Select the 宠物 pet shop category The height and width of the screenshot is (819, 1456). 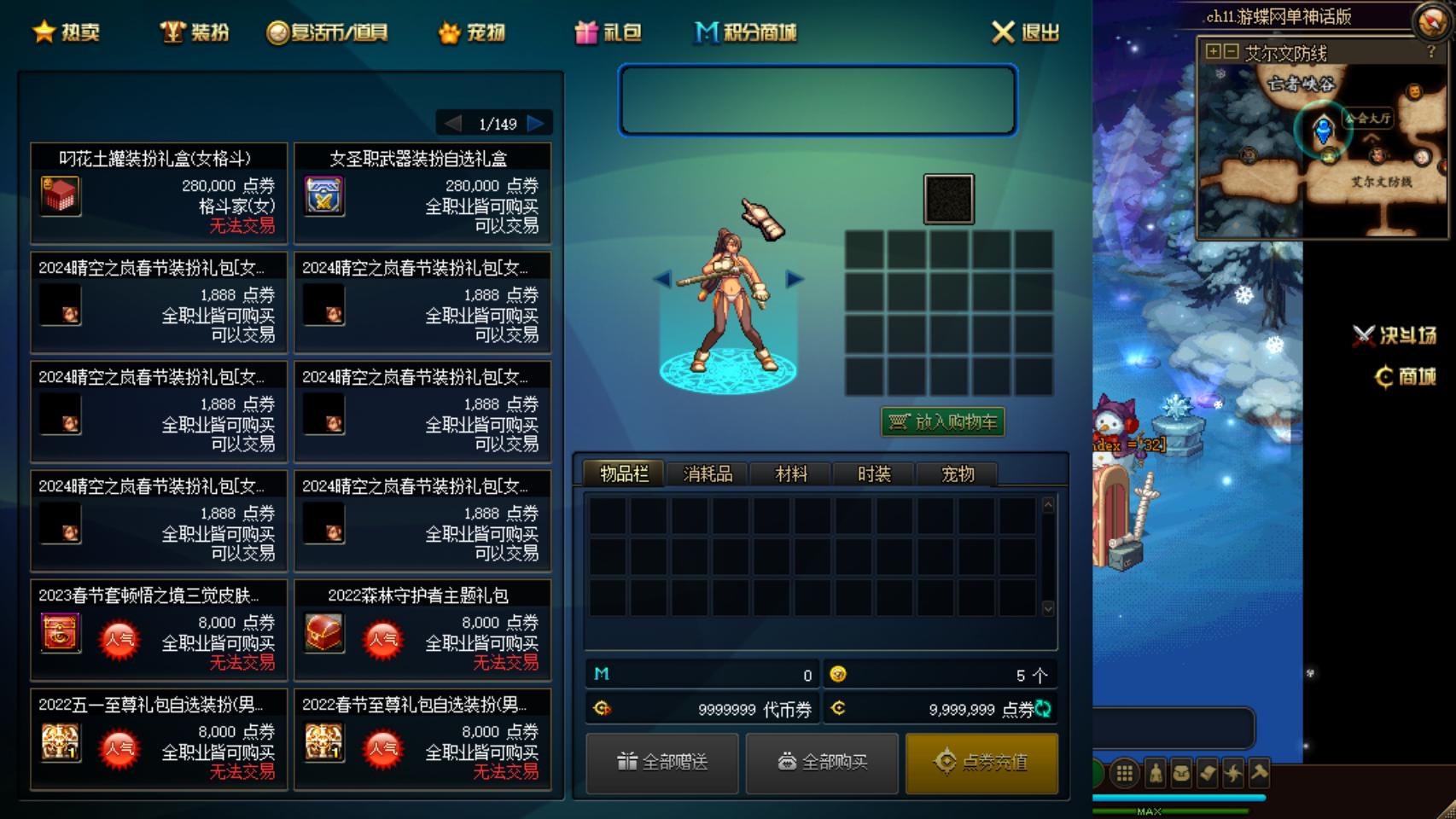[472, 32]
